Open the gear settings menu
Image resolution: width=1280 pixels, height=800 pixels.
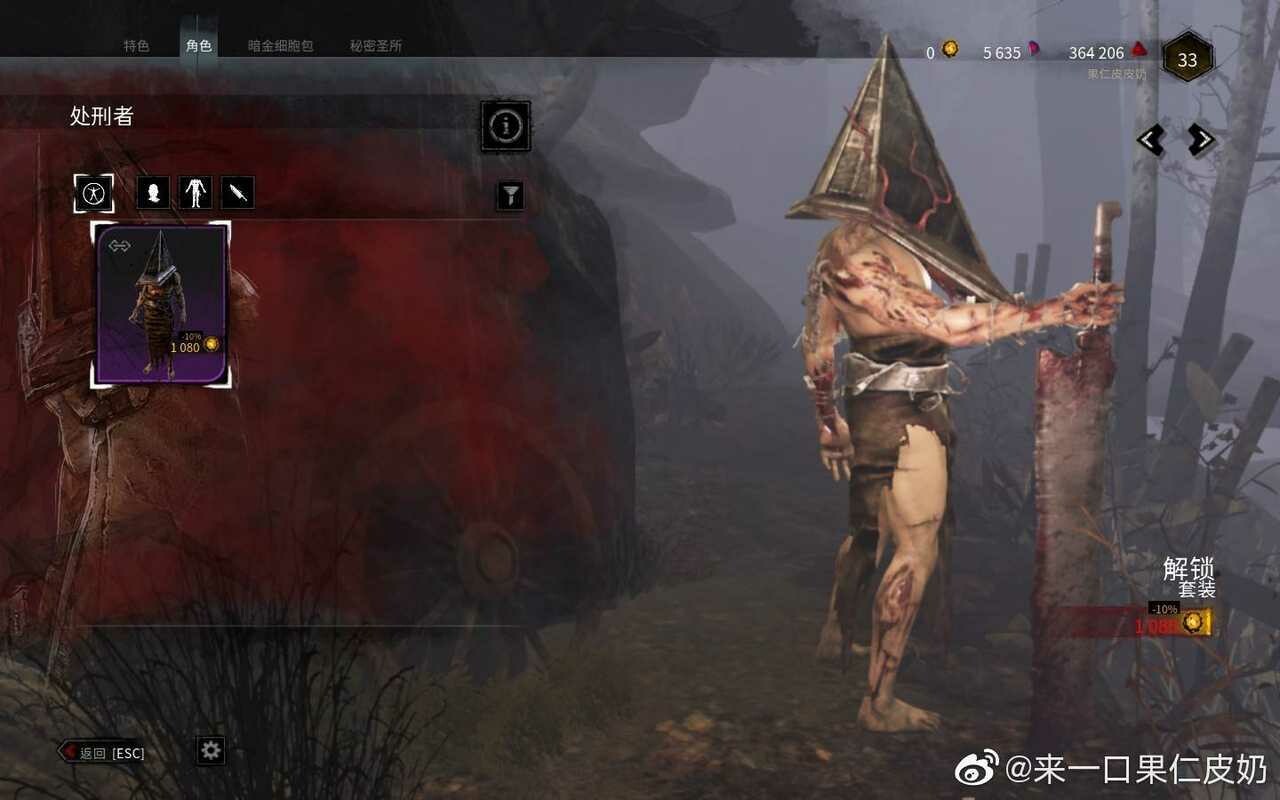point(210,751)
